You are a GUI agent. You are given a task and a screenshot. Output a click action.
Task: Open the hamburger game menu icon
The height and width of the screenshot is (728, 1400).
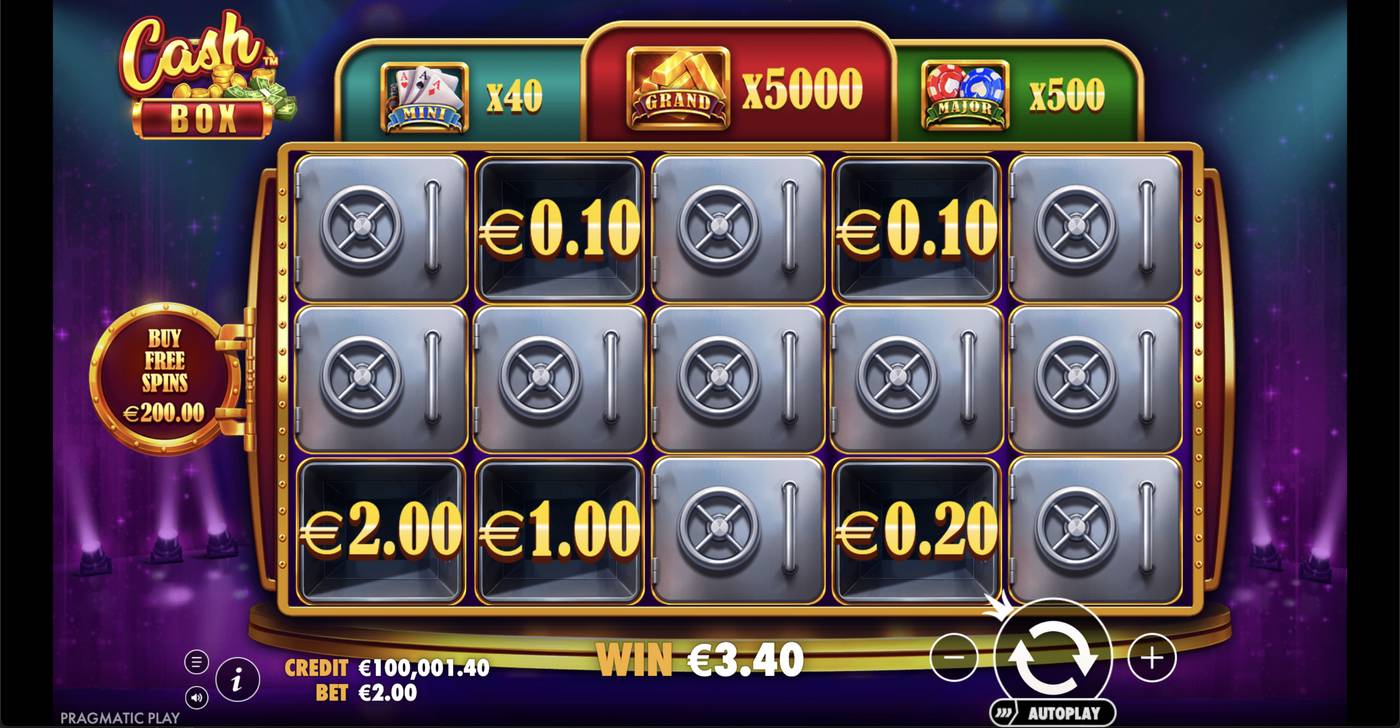coord(196,661)
